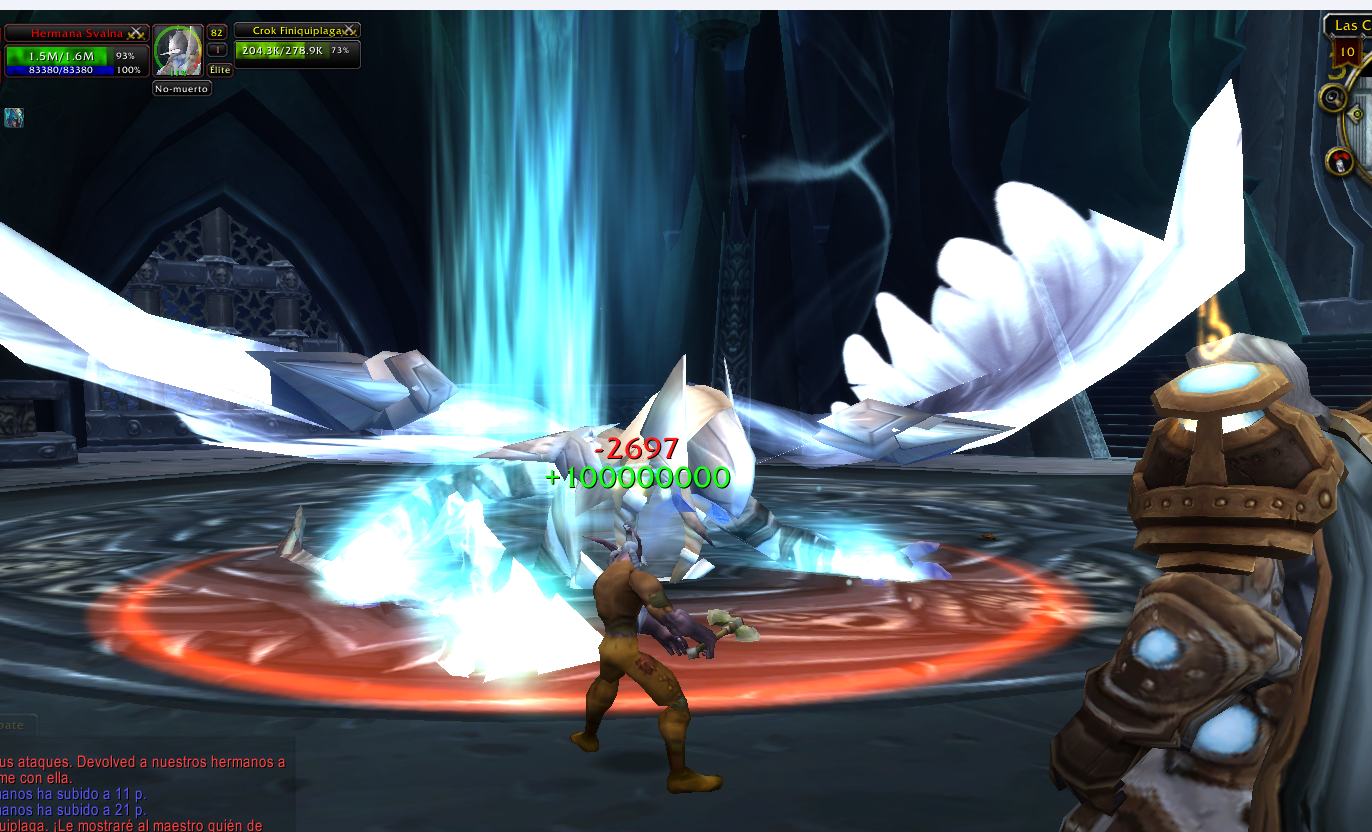Click the level 82 badge
1372x832 pixels.
pyautogui.click(x=216, y=33)
